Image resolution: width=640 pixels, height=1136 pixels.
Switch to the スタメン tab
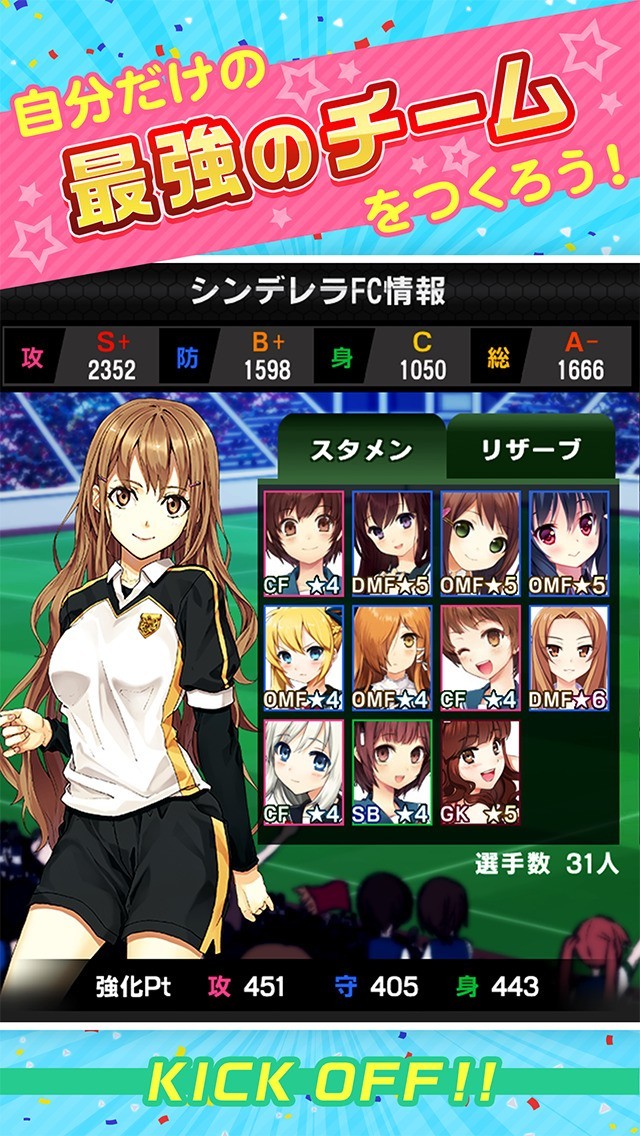pyautogui.click(x=360, y=450)
